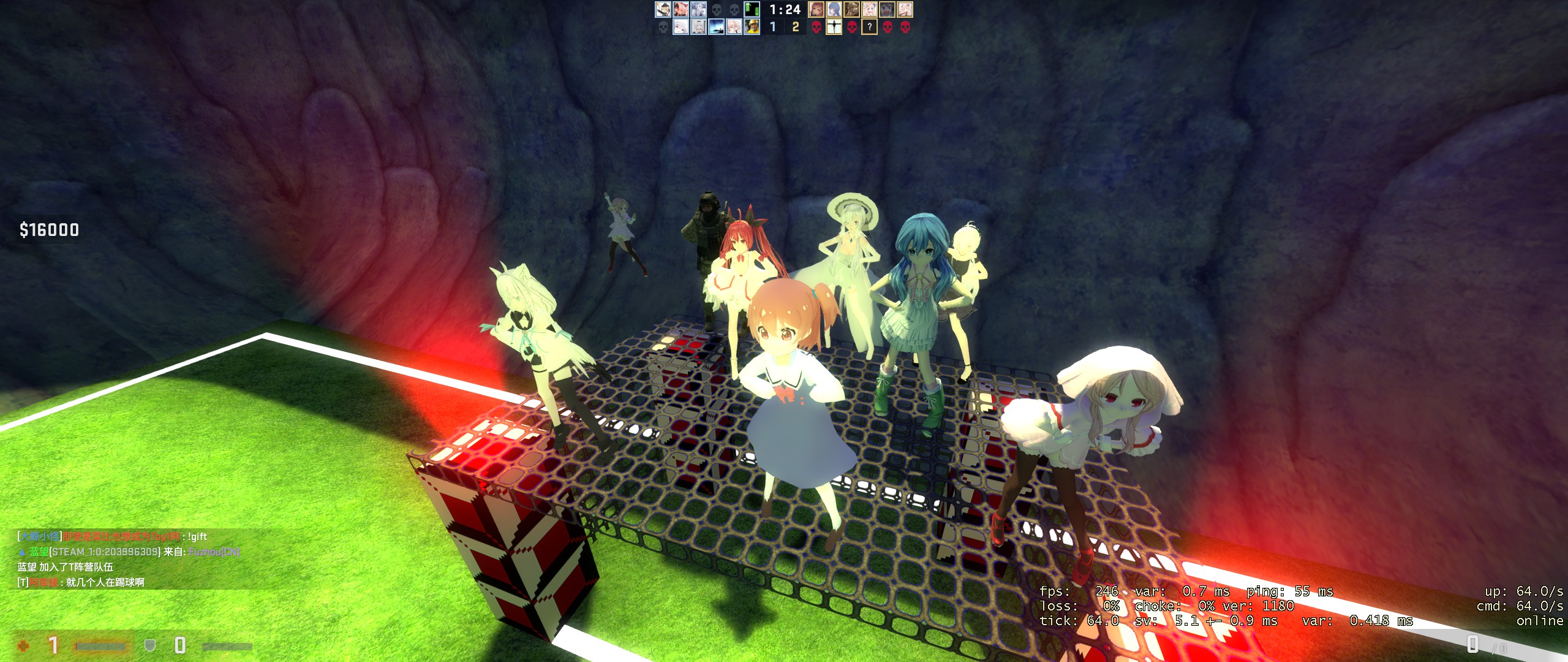This screenshot has width=1568, height=662.
Task: Click the avatar of girl in officer cap
Action: 663,9
